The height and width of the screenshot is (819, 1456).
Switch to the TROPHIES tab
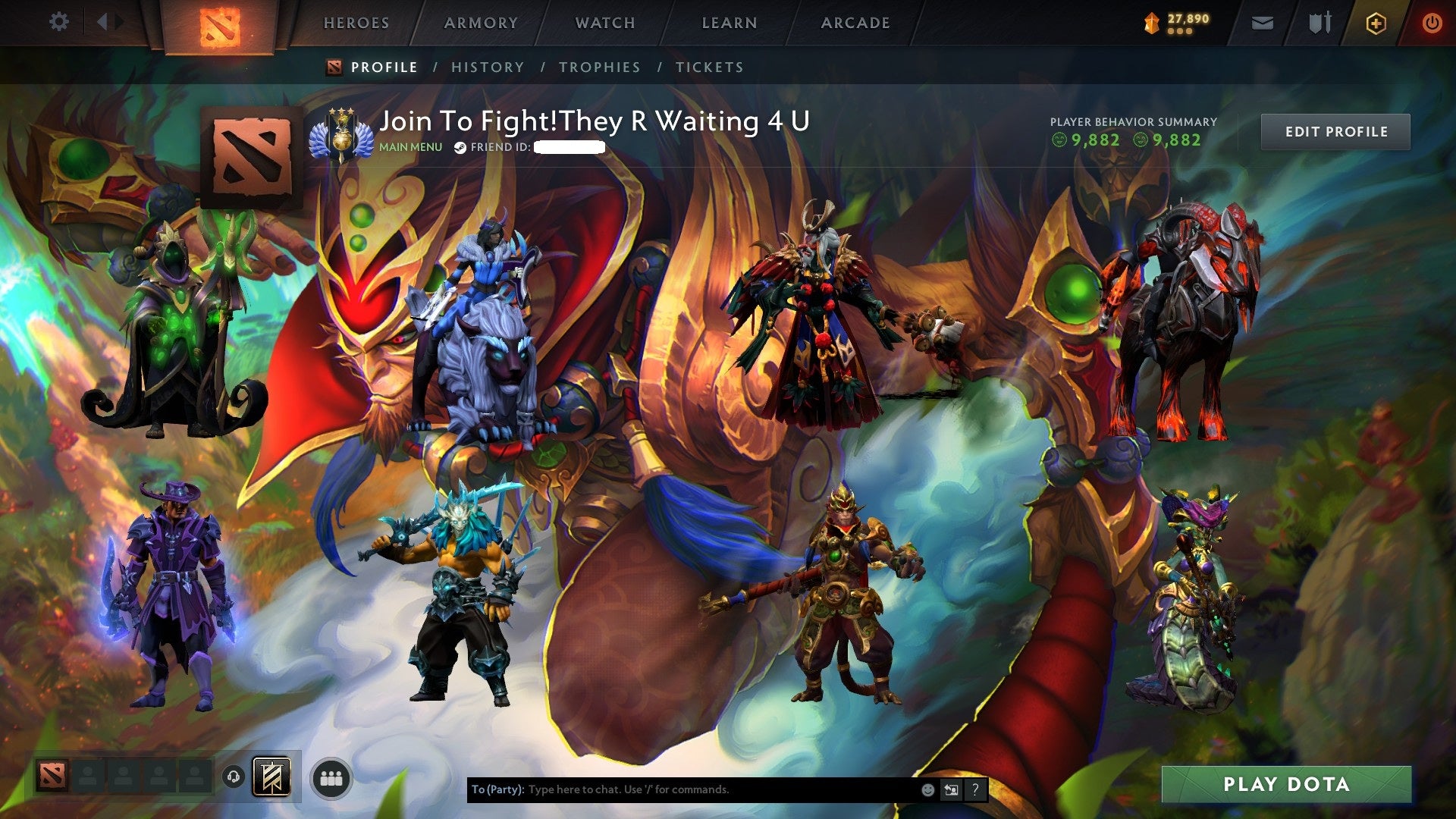tap(599, 67)
